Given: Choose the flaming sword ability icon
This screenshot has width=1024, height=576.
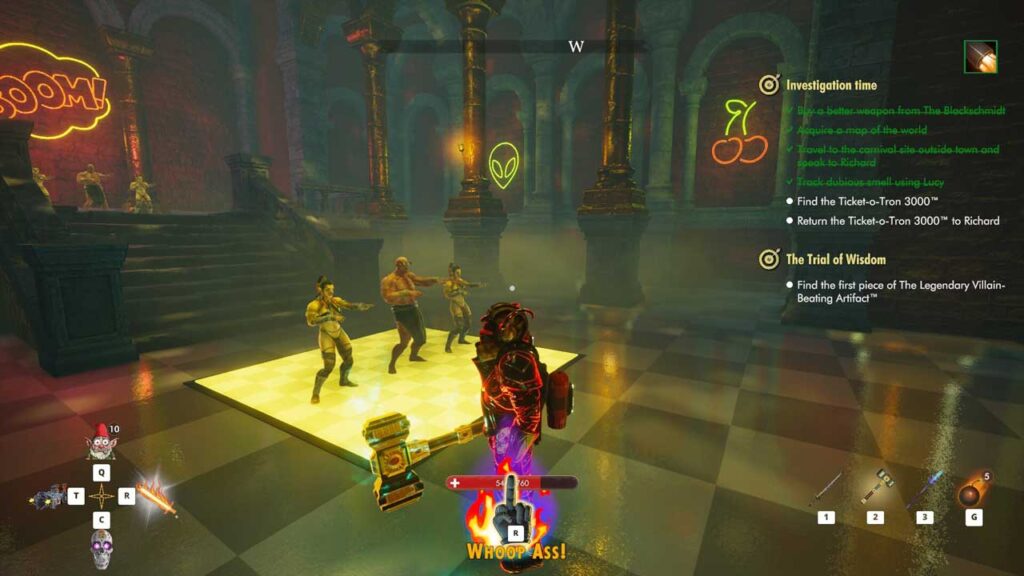Looking at the screenshot, I should click(x=157, y=494).
